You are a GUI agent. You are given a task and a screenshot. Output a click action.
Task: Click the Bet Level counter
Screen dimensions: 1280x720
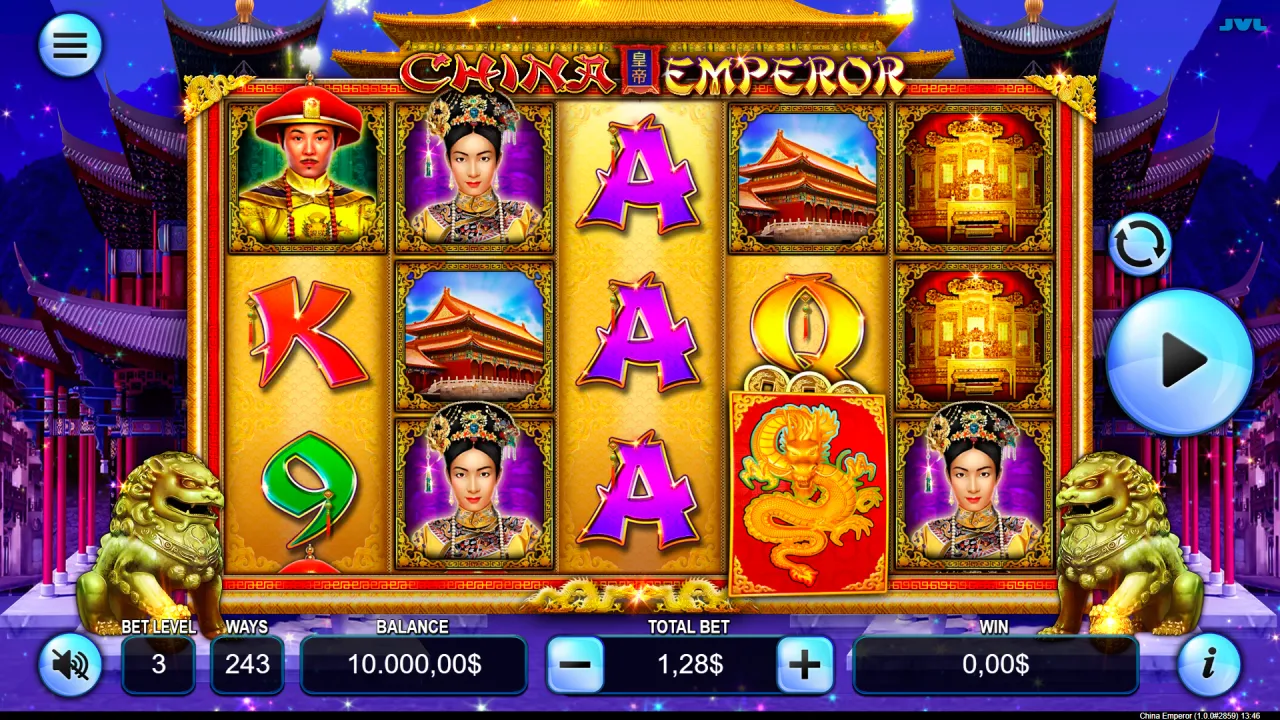tap(158, 664)
